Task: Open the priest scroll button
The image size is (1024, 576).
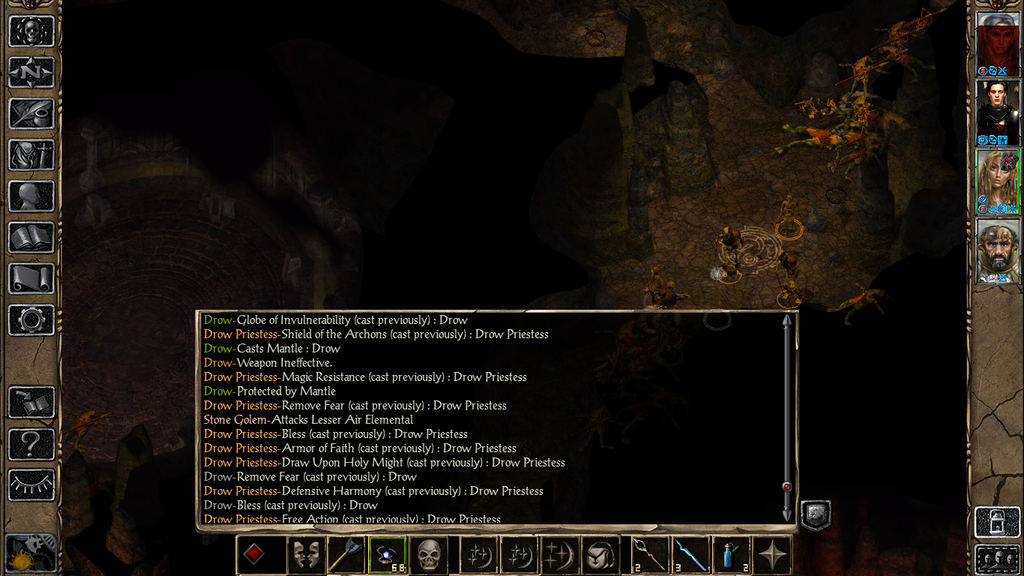Action: click(x=31, y=278)
